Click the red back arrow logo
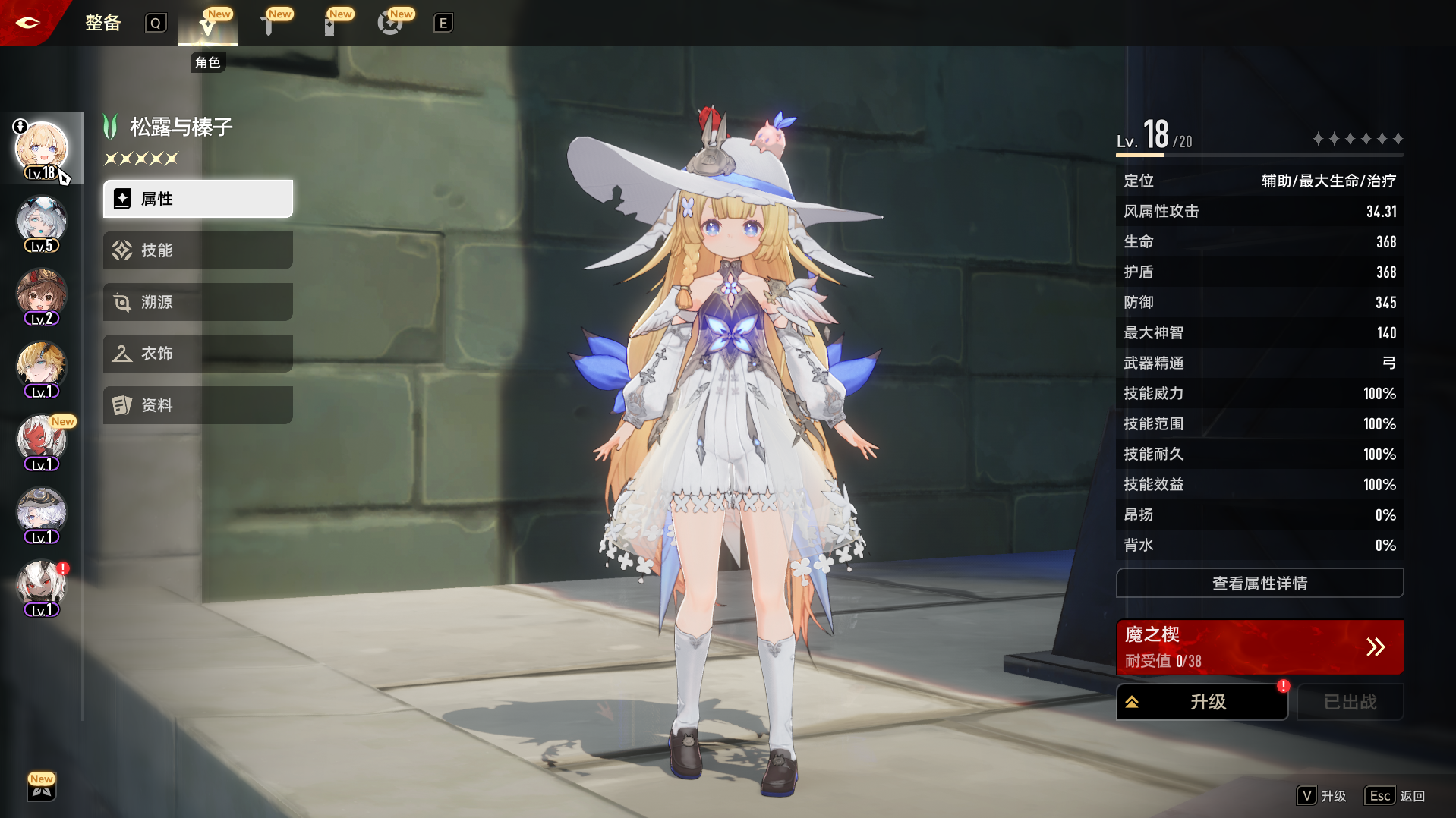This screenshot has width=1456, height=818. pos(28,23)
